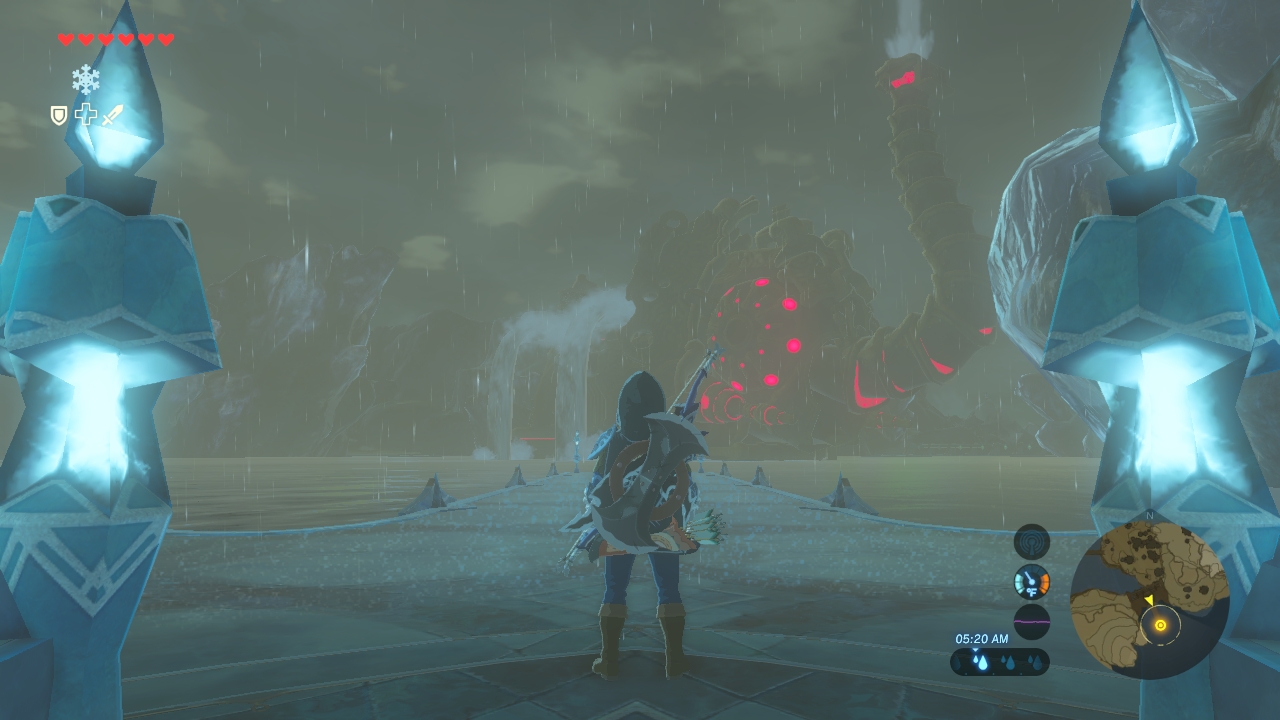Choose the sword weapon quick-select icon
Screen dimensions: 1280x720
112,115
